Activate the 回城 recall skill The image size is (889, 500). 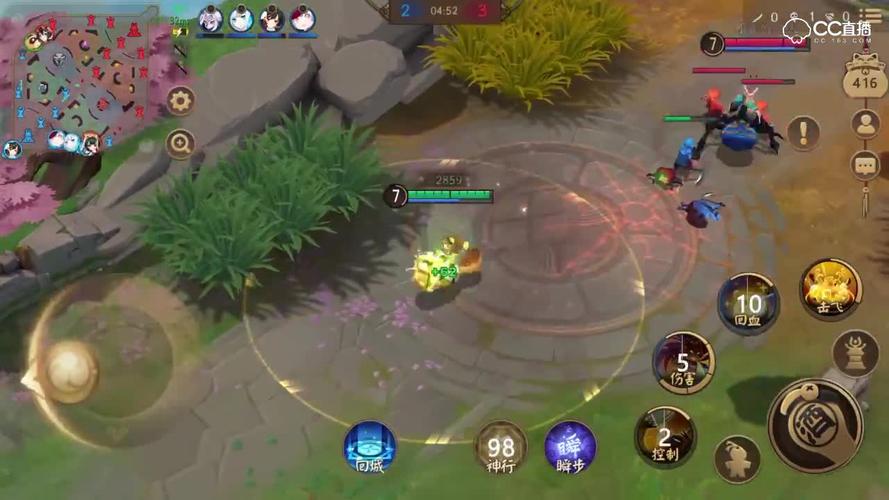369,445
